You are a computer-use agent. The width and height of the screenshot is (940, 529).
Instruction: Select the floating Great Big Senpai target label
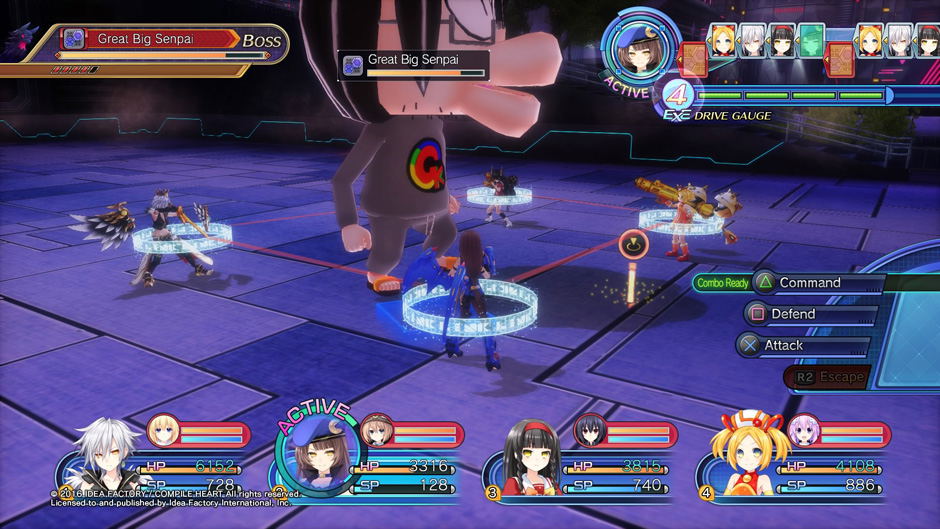coord(413,63)
